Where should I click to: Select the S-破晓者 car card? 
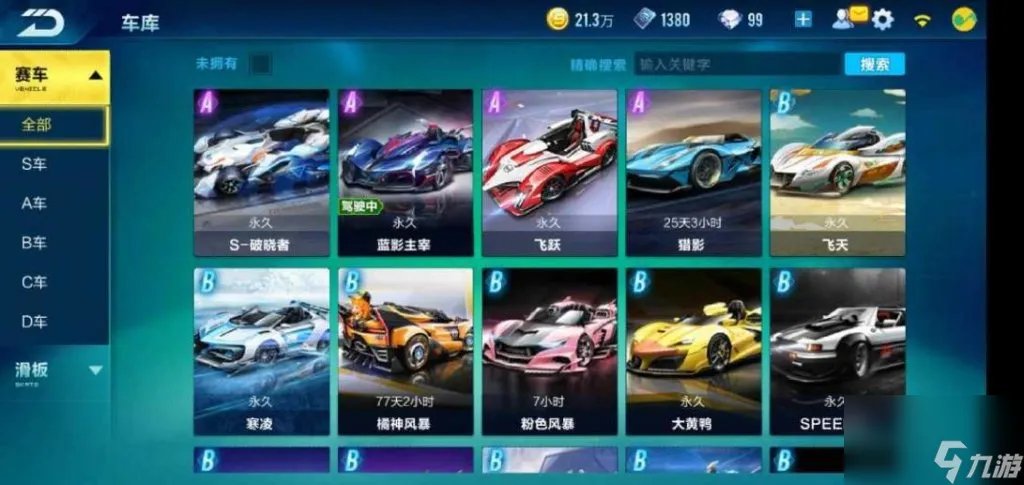pos(261,172)
